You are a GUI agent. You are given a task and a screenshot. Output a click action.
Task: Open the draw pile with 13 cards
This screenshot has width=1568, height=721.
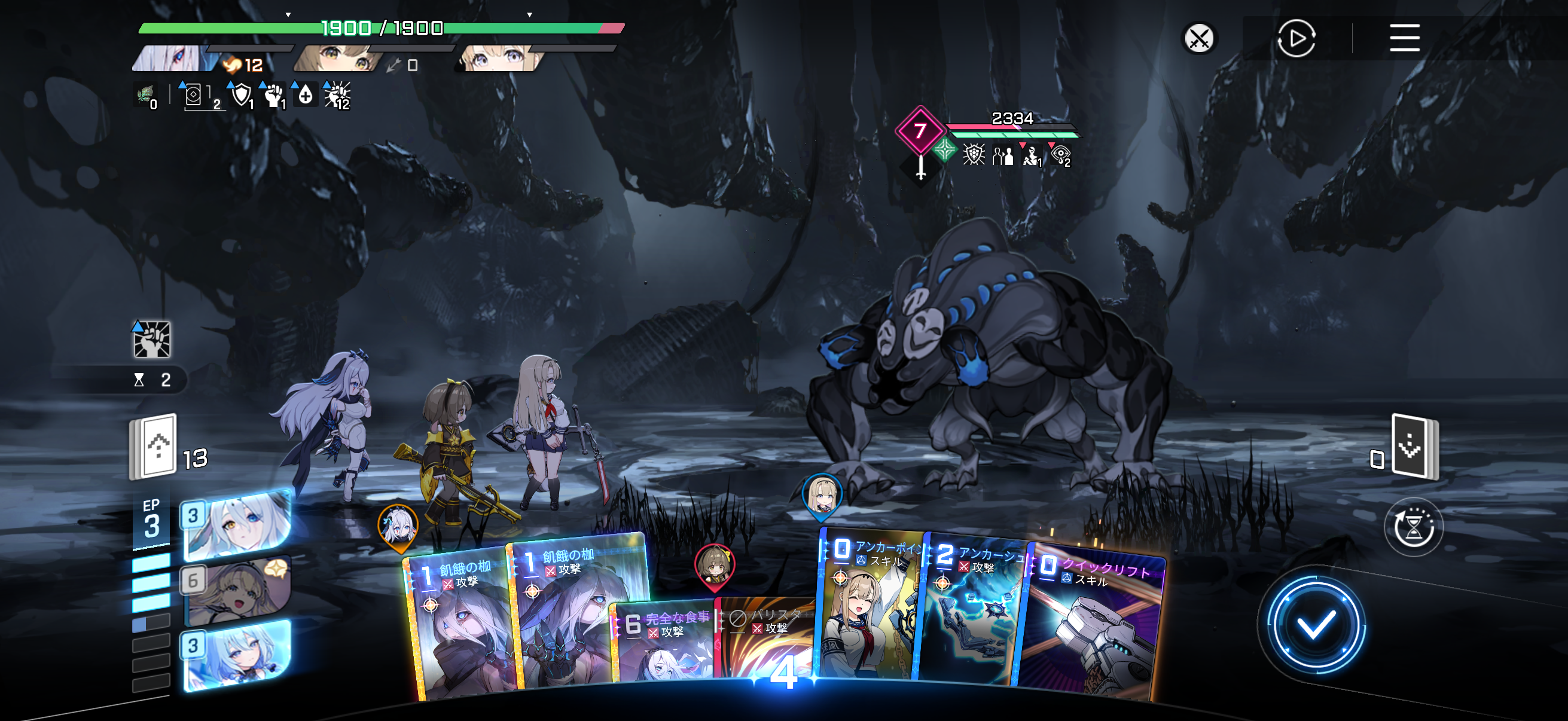(153, 447)
